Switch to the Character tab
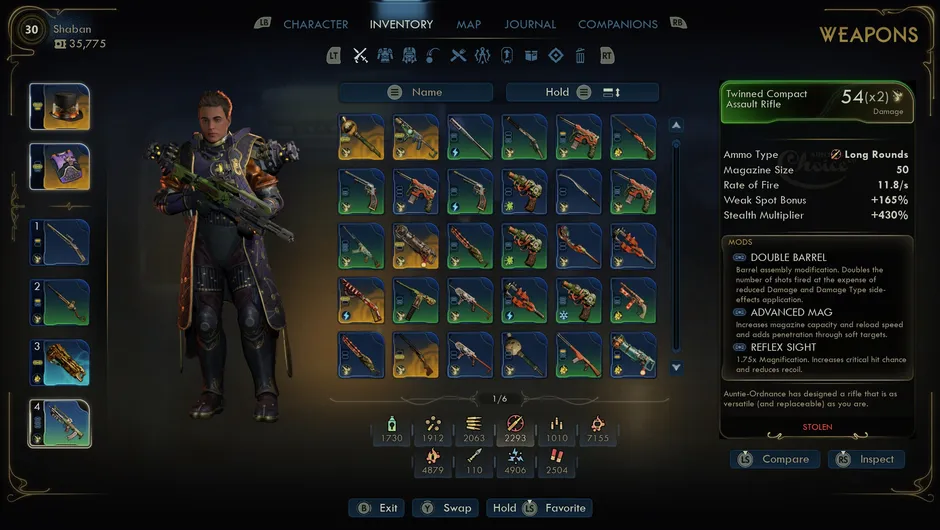940x530 pixels. click(316, 24)
